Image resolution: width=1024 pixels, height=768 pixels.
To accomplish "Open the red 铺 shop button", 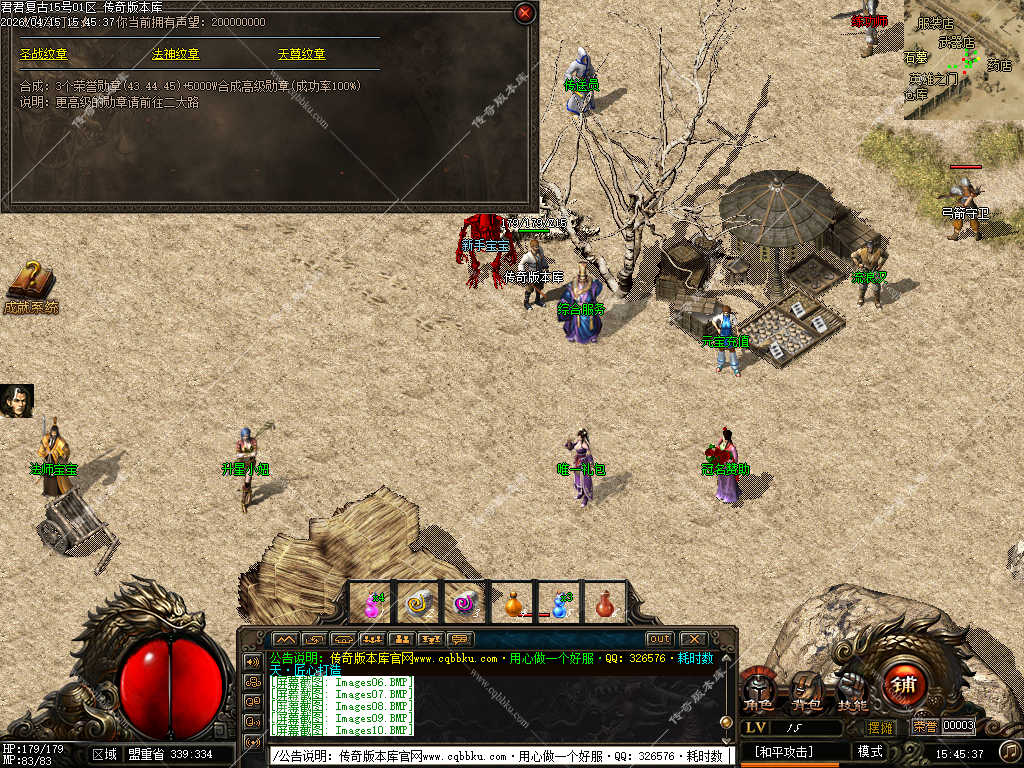I will pos(904,685).
